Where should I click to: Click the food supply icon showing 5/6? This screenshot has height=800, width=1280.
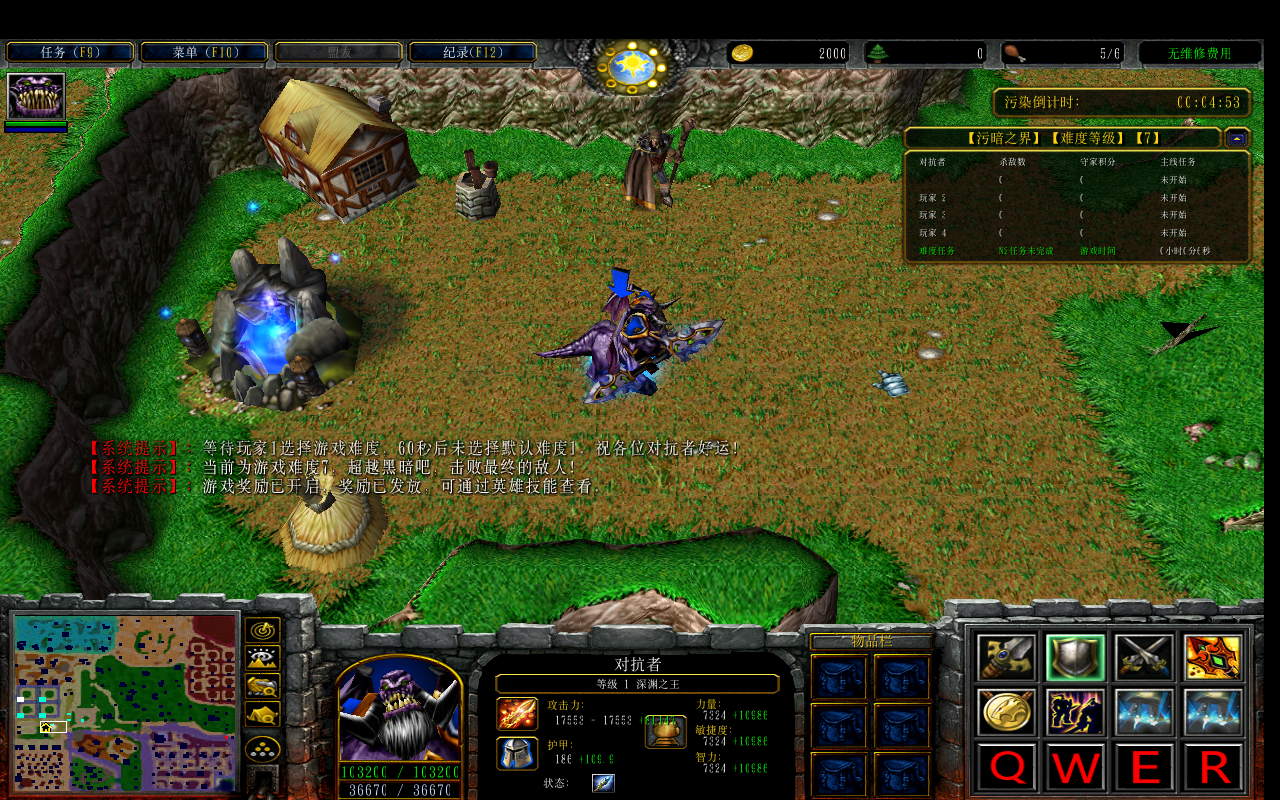(x=1012, y=53)
